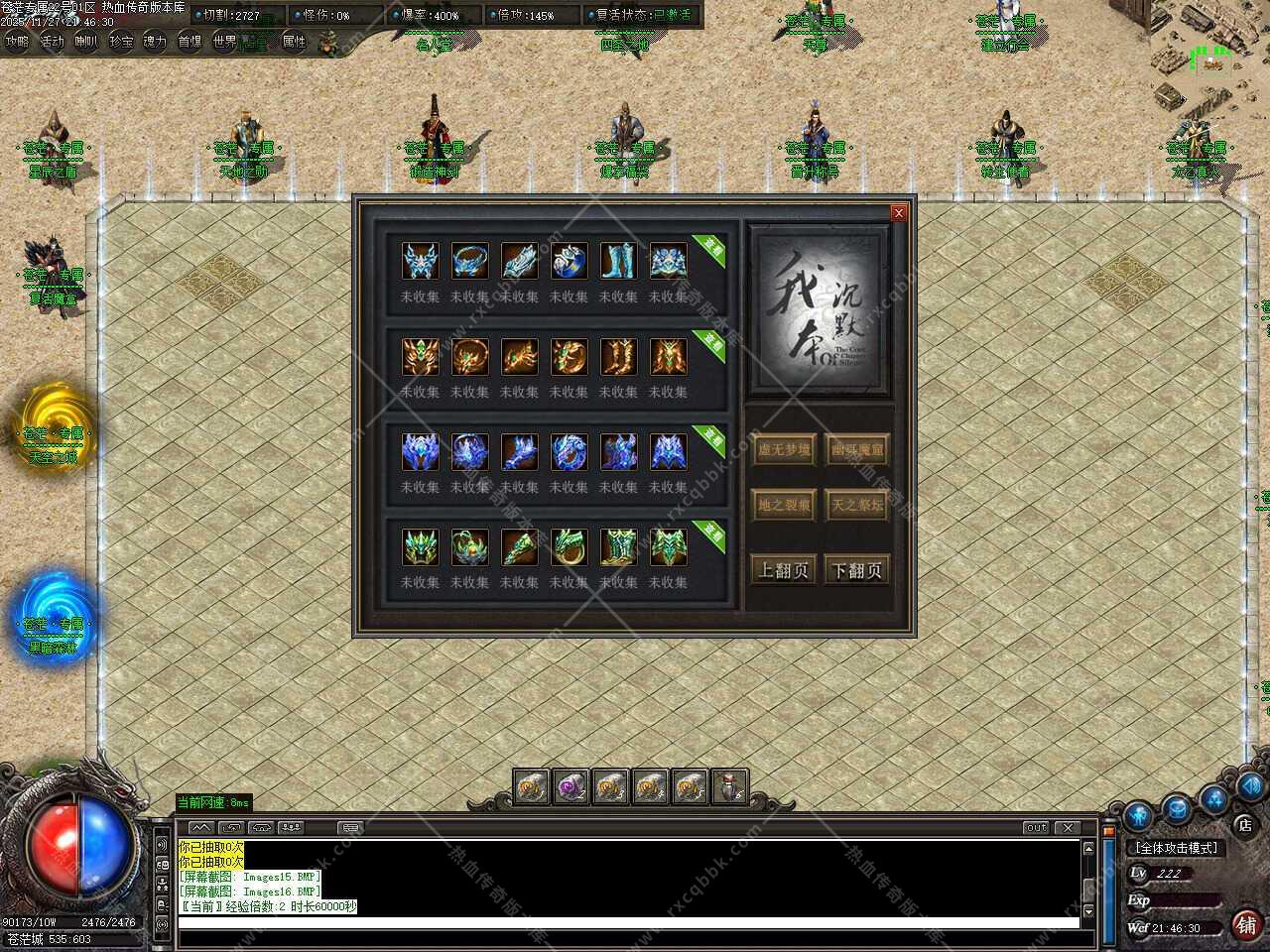Image resolution: width=1270 pixels, height=952 pixels.
Task: Open the 世界 world menu
Action: pos(224,42)
